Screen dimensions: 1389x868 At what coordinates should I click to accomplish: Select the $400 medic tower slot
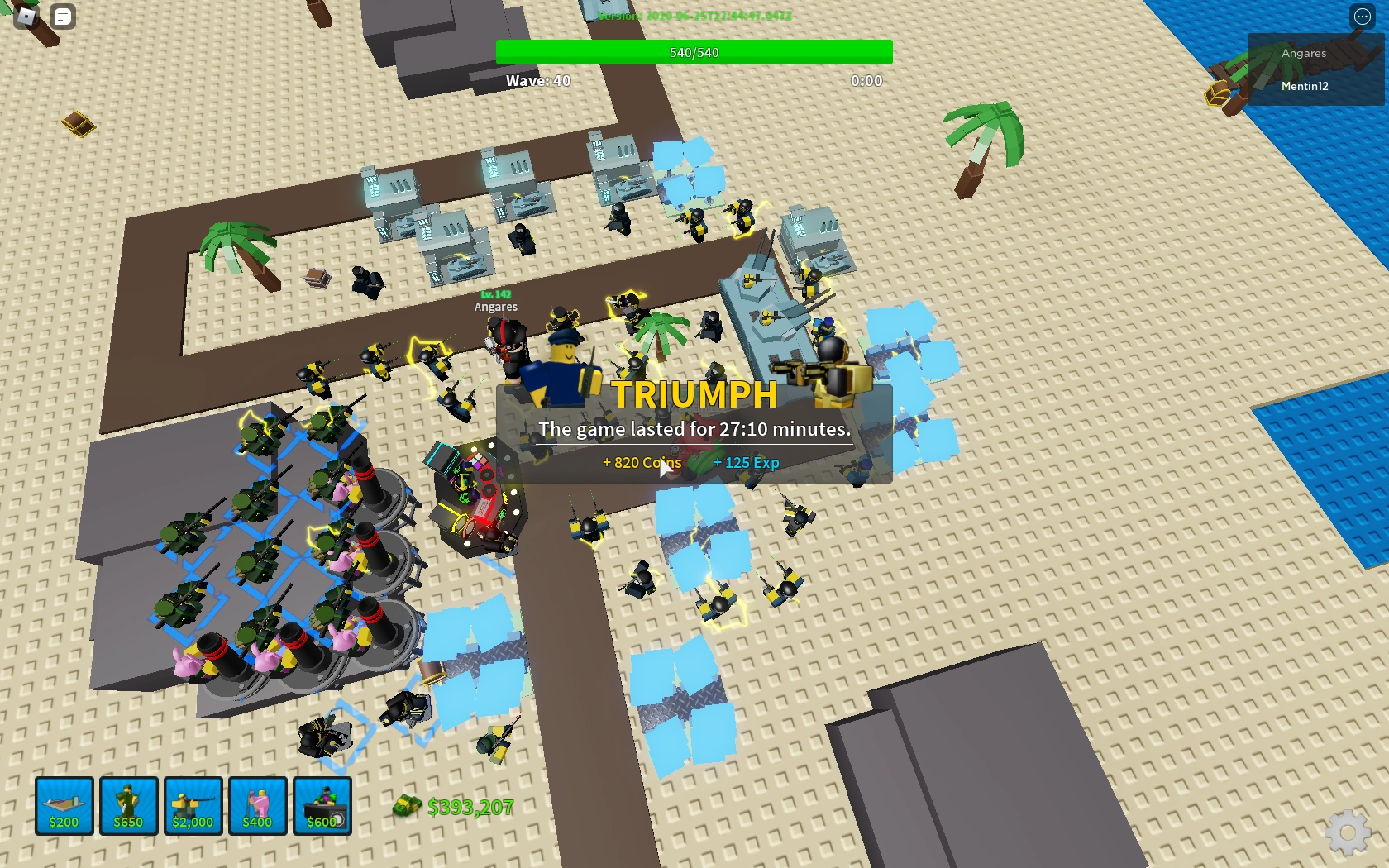tap(257, 806)
